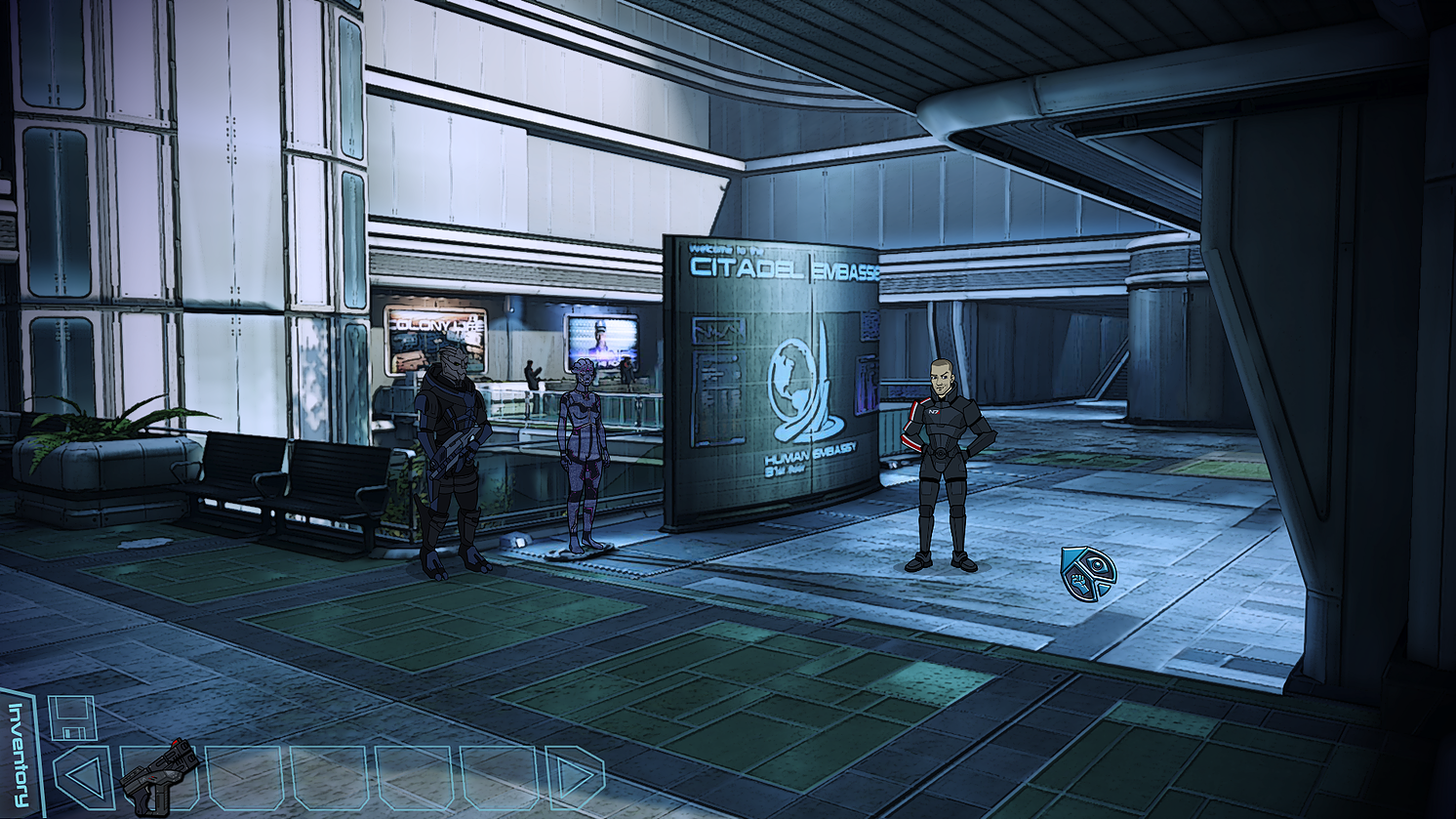
Task: Select the fist interact icon on the verb coin
Action: tap(1079, 584)
